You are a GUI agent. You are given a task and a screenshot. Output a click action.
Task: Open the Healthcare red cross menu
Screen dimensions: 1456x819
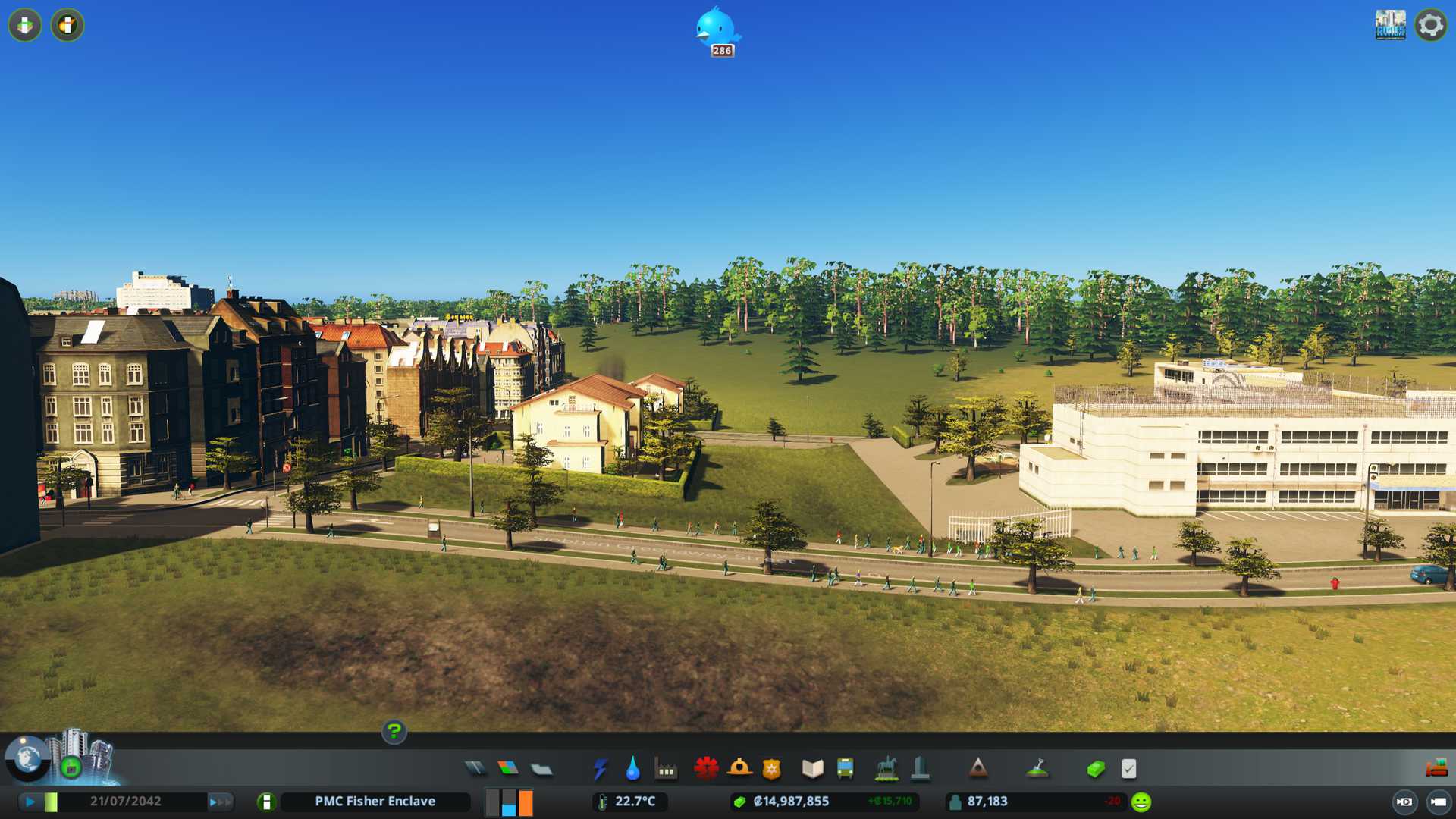[706, 769]
